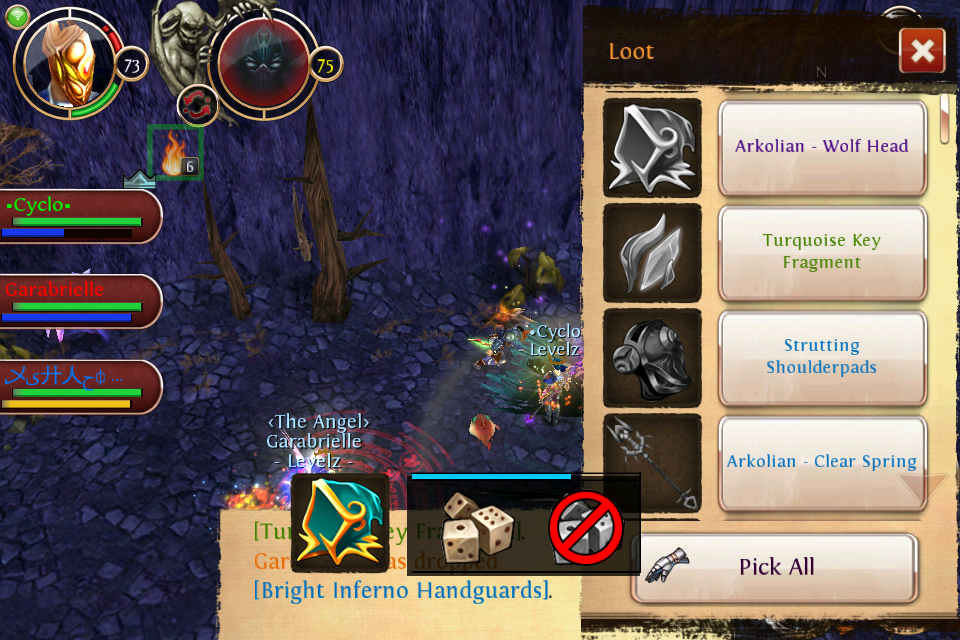Screen dimensions: 960x640
Task: Tap the Wolf Head helmet icon
Action: coord(653,147)
